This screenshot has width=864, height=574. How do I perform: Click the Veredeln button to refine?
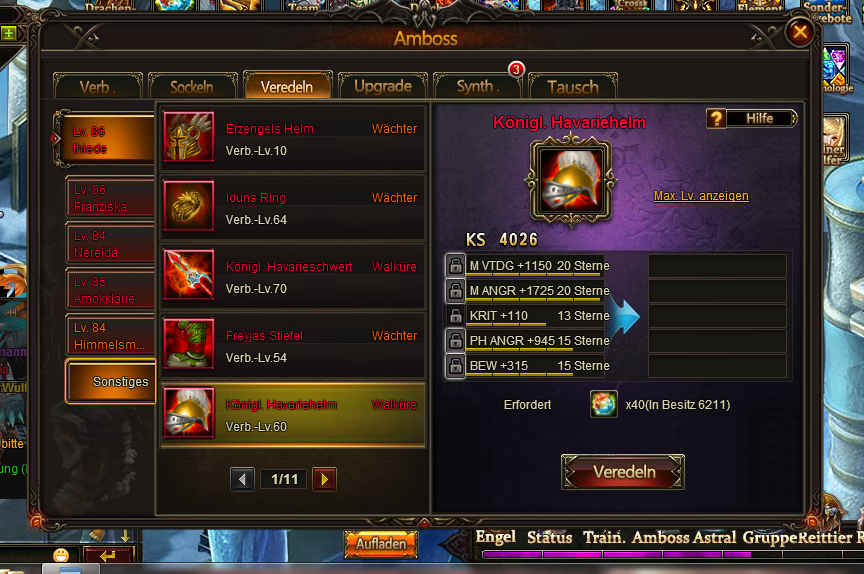(x=623, y=472)
